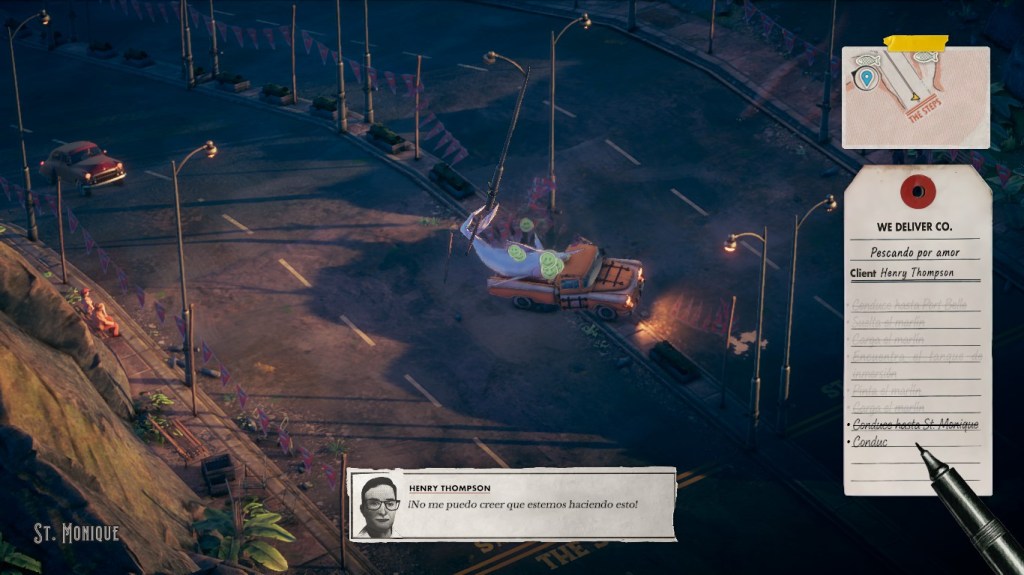This screenshot has height=575, width=1024.
Task: Click Henry Thompson's portrait in the dialogue
Action: point(379,505)
